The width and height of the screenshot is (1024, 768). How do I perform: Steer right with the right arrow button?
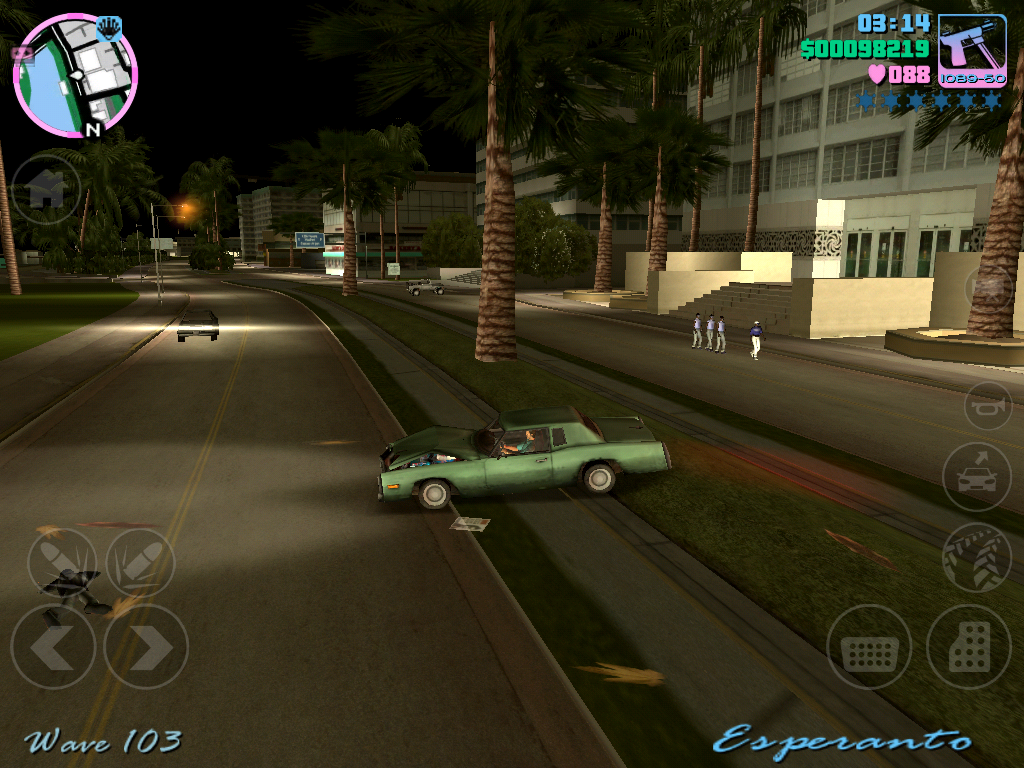[146, 647]
